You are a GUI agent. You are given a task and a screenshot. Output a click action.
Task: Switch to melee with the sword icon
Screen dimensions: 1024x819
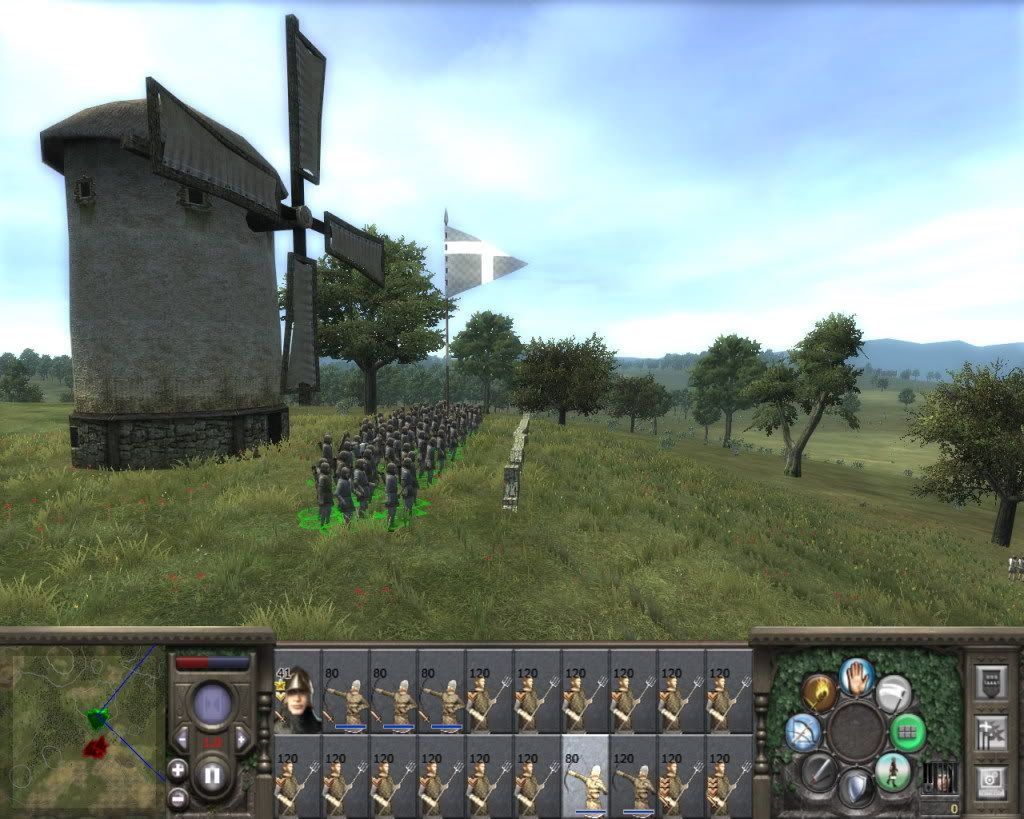(819, 772)
